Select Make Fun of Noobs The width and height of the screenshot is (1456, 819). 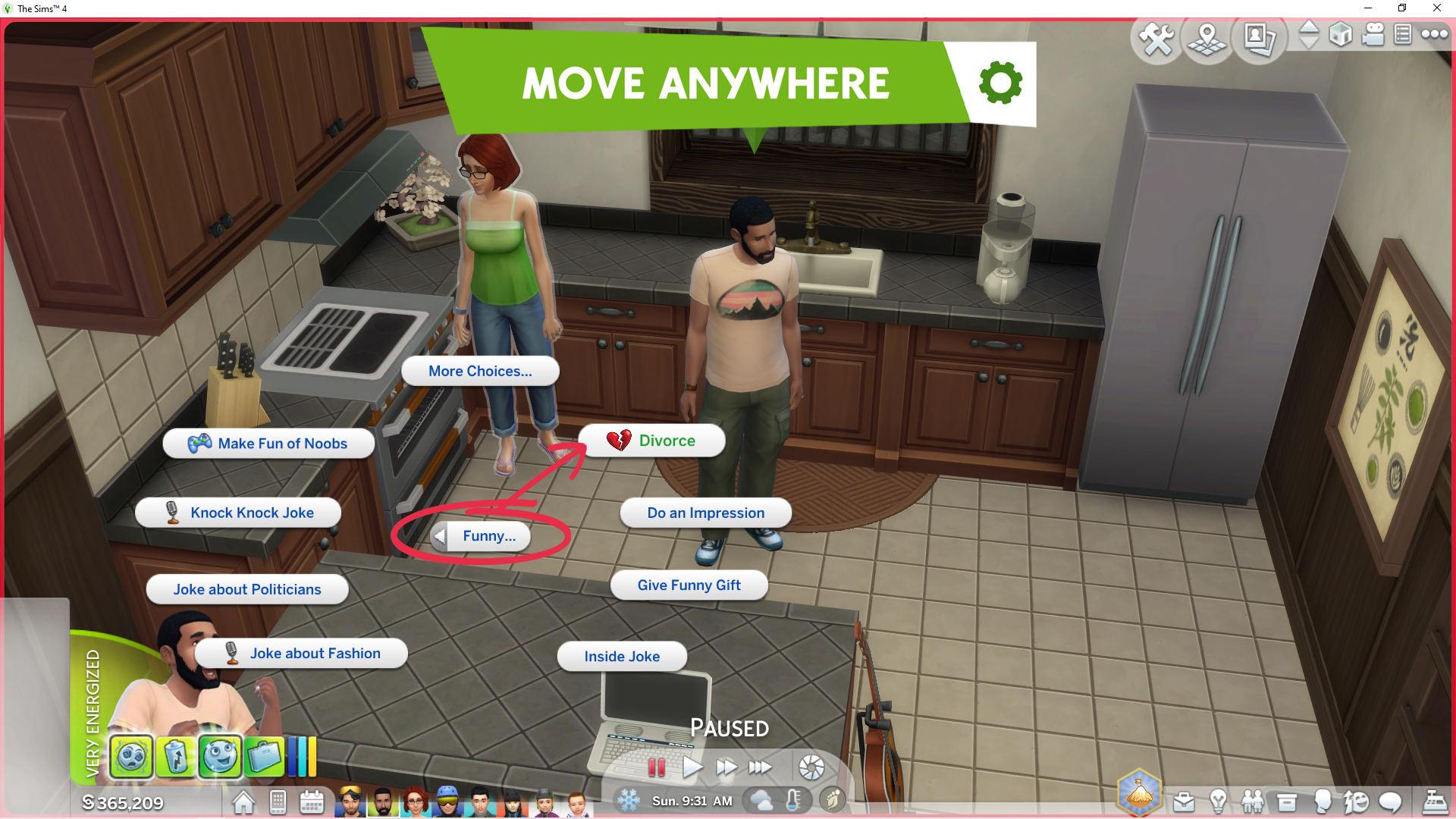tap(268, 444)
